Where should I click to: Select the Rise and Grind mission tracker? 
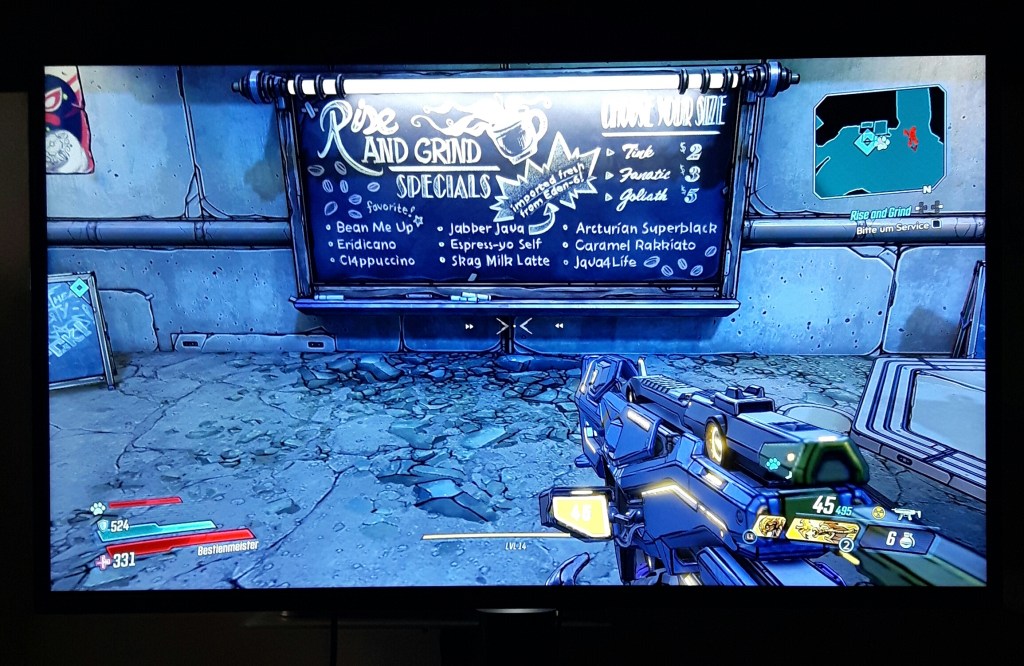click(881, 213)
